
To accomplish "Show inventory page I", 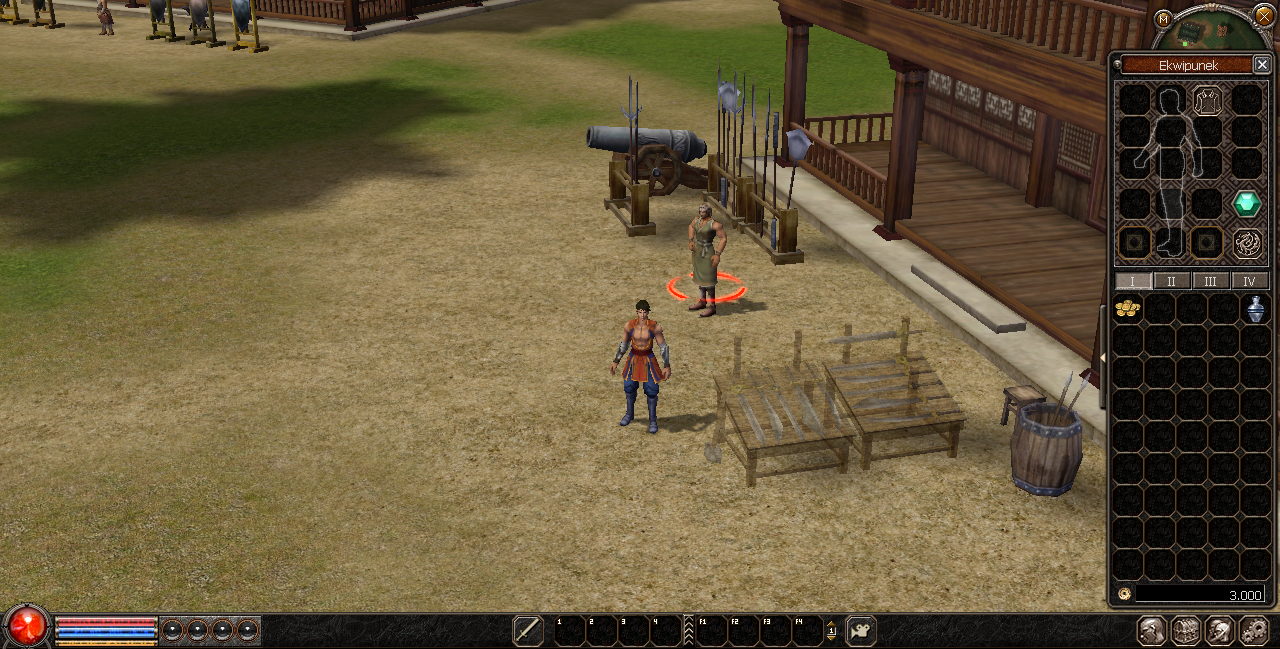I will pos(1134,281).
